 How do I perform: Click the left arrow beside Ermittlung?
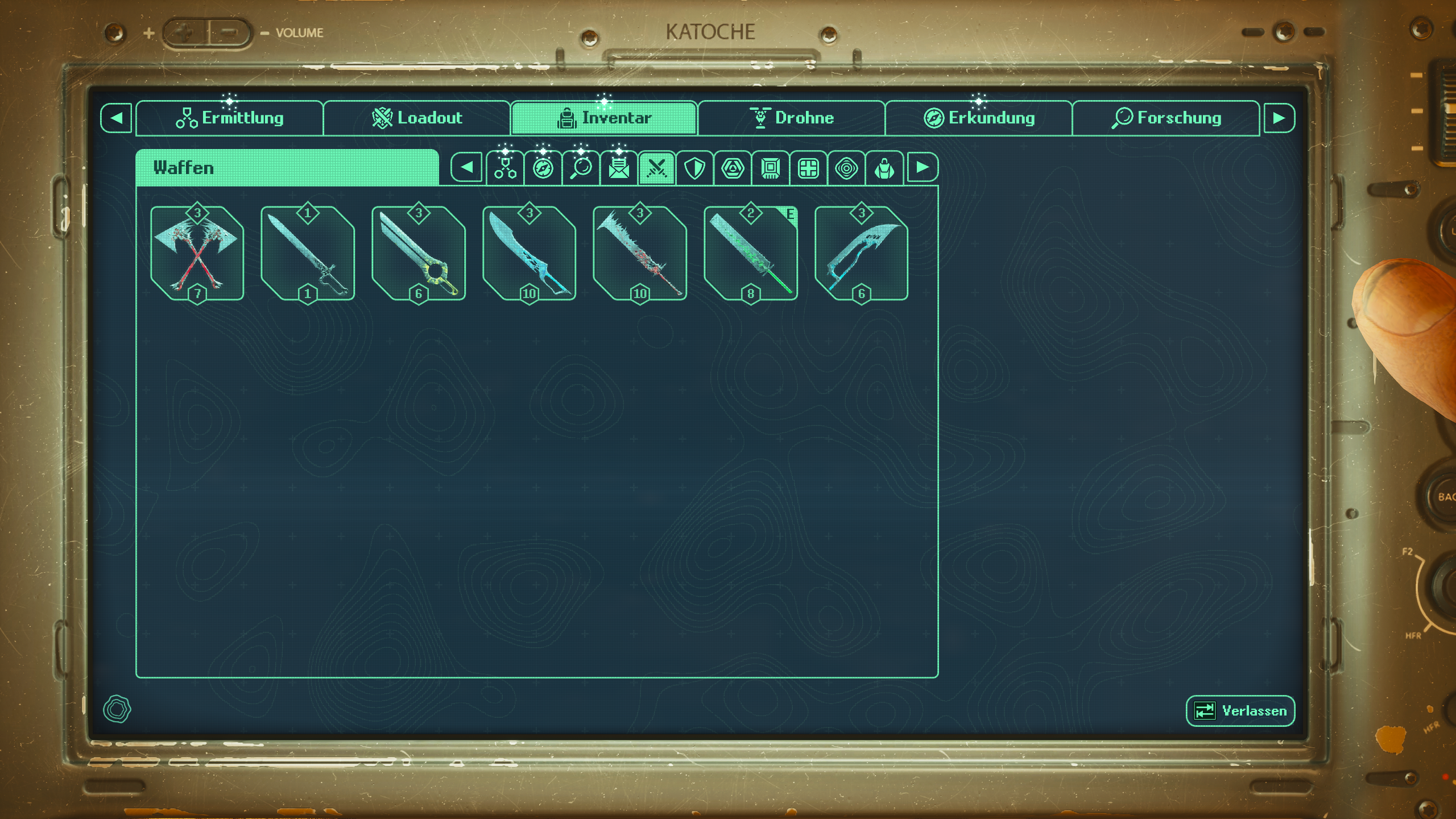click(x=116, y=118)
